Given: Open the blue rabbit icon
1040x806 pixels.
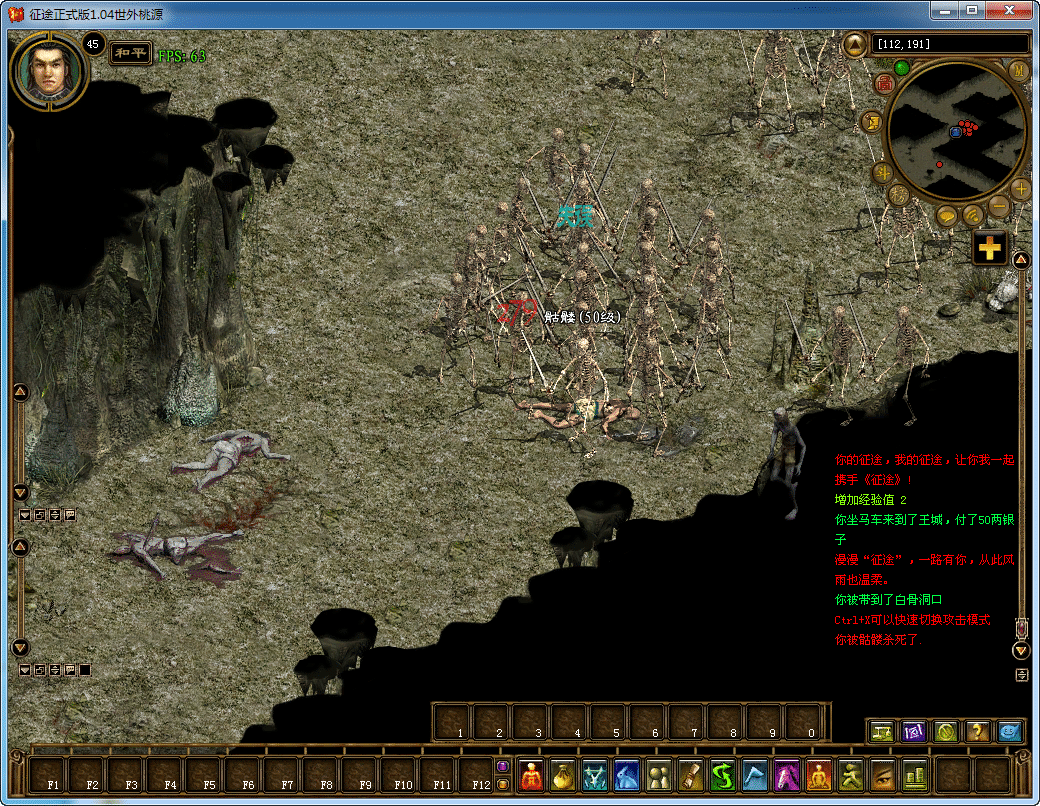Looking at the screenshot, I should [627, 776].
